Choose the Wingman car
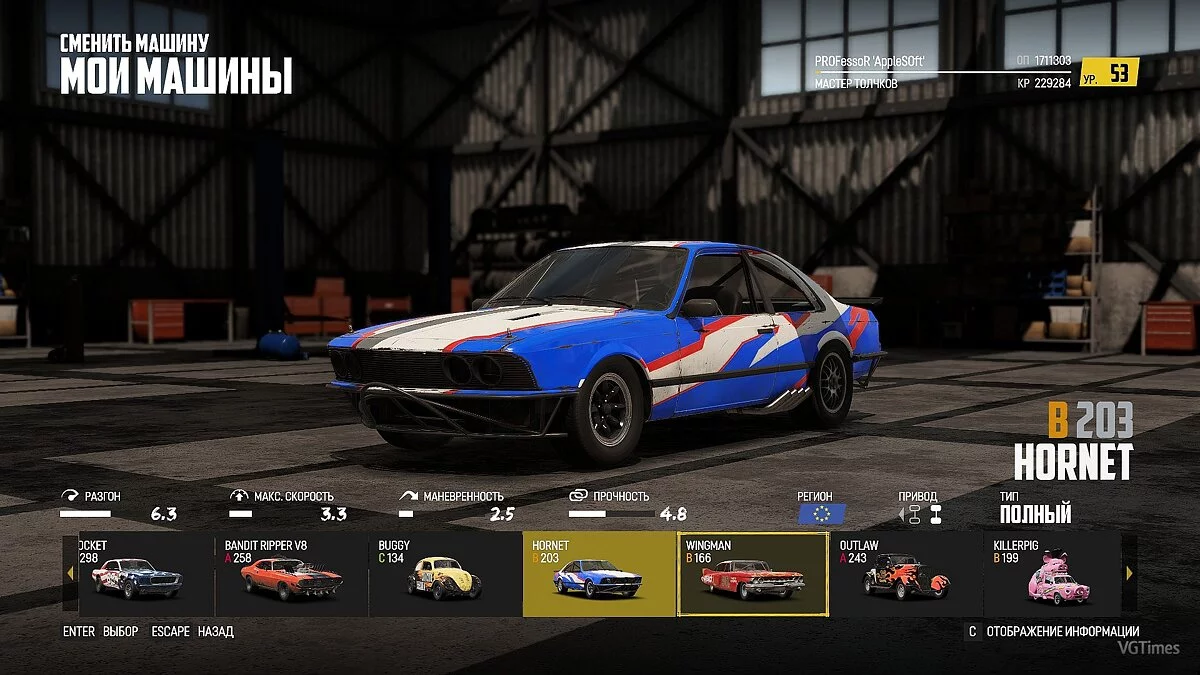 752,574
